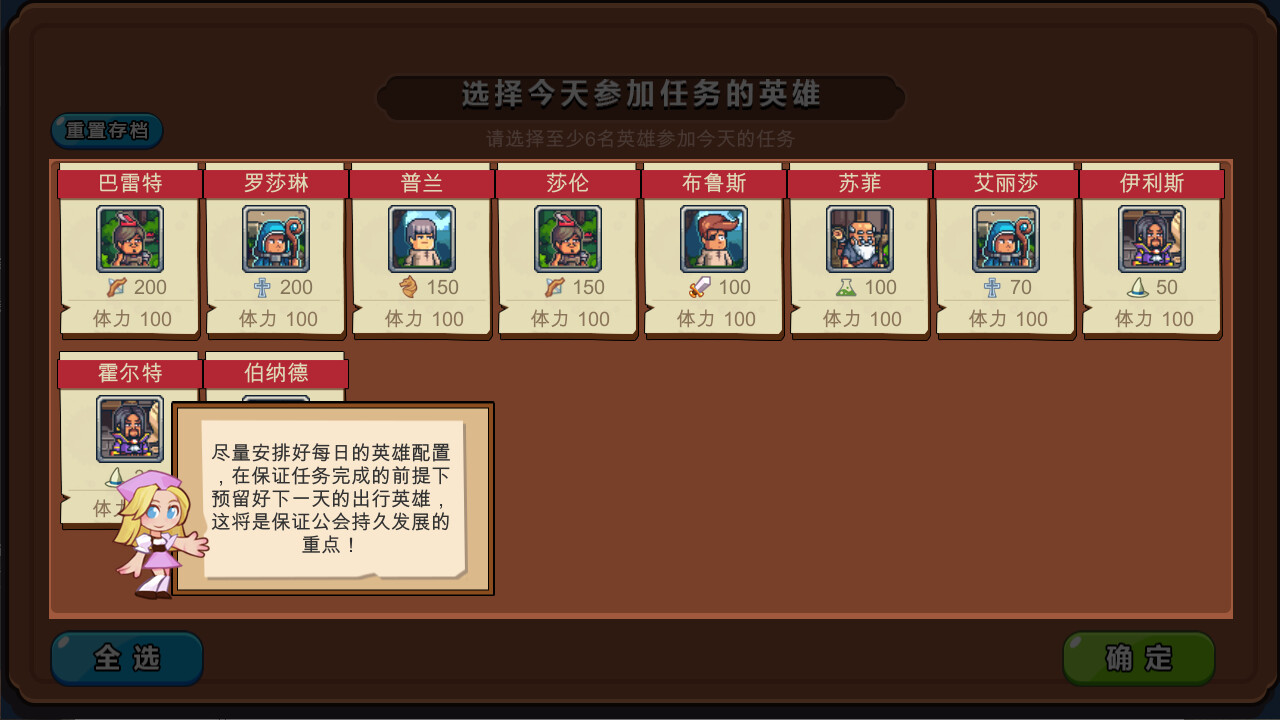Select 巴雷特's portrait thumbnail

tap(130, 239)
